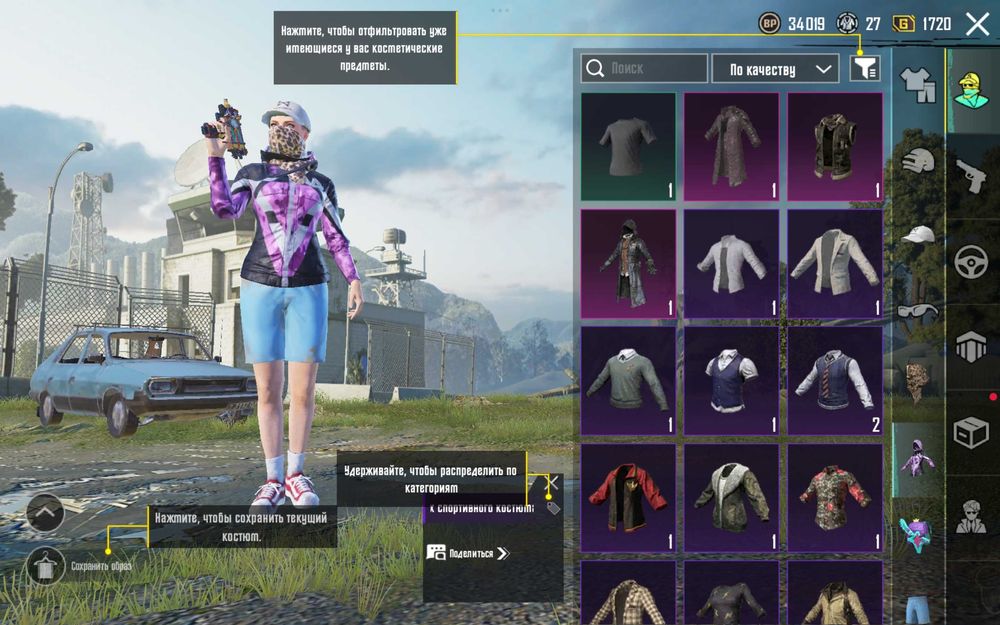The height and width of the screenshot is (625, 1000).
Task: Open the По качеству sort dropdown
Action: pyautogui.click(x=775, y=69)
